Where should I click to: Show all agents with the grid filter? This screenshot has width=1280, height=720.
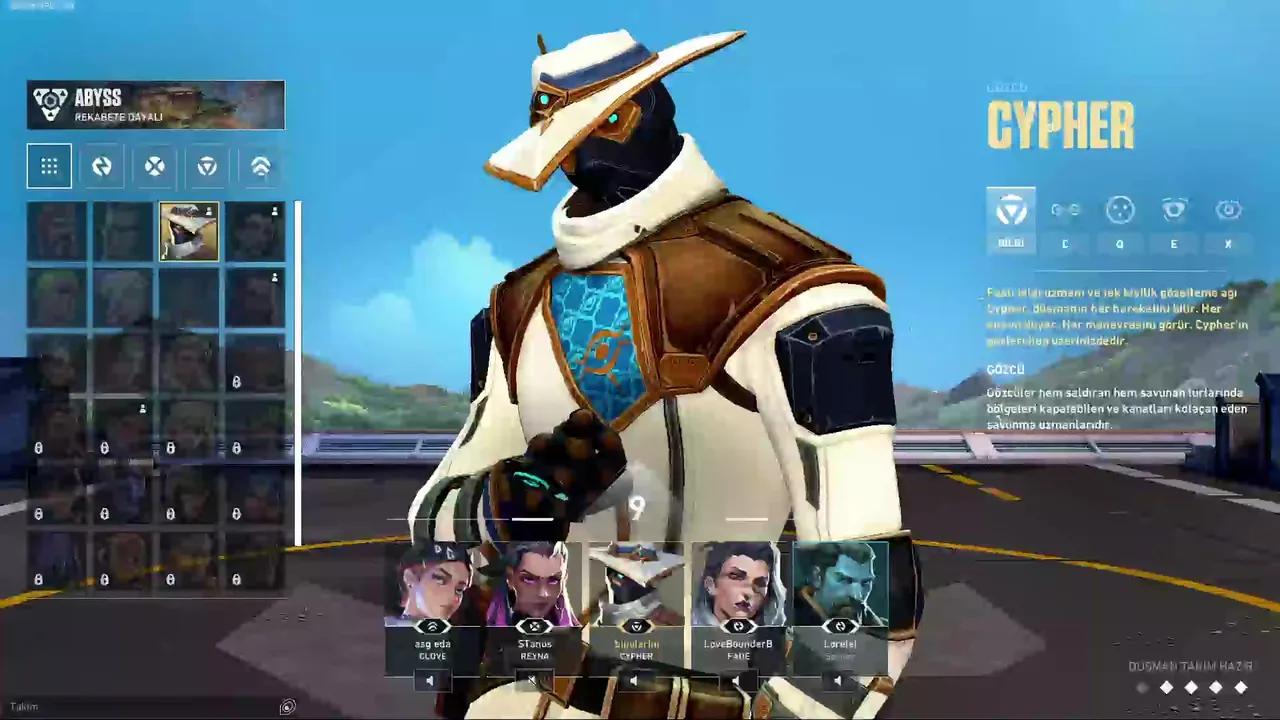[x=49, y=166]
